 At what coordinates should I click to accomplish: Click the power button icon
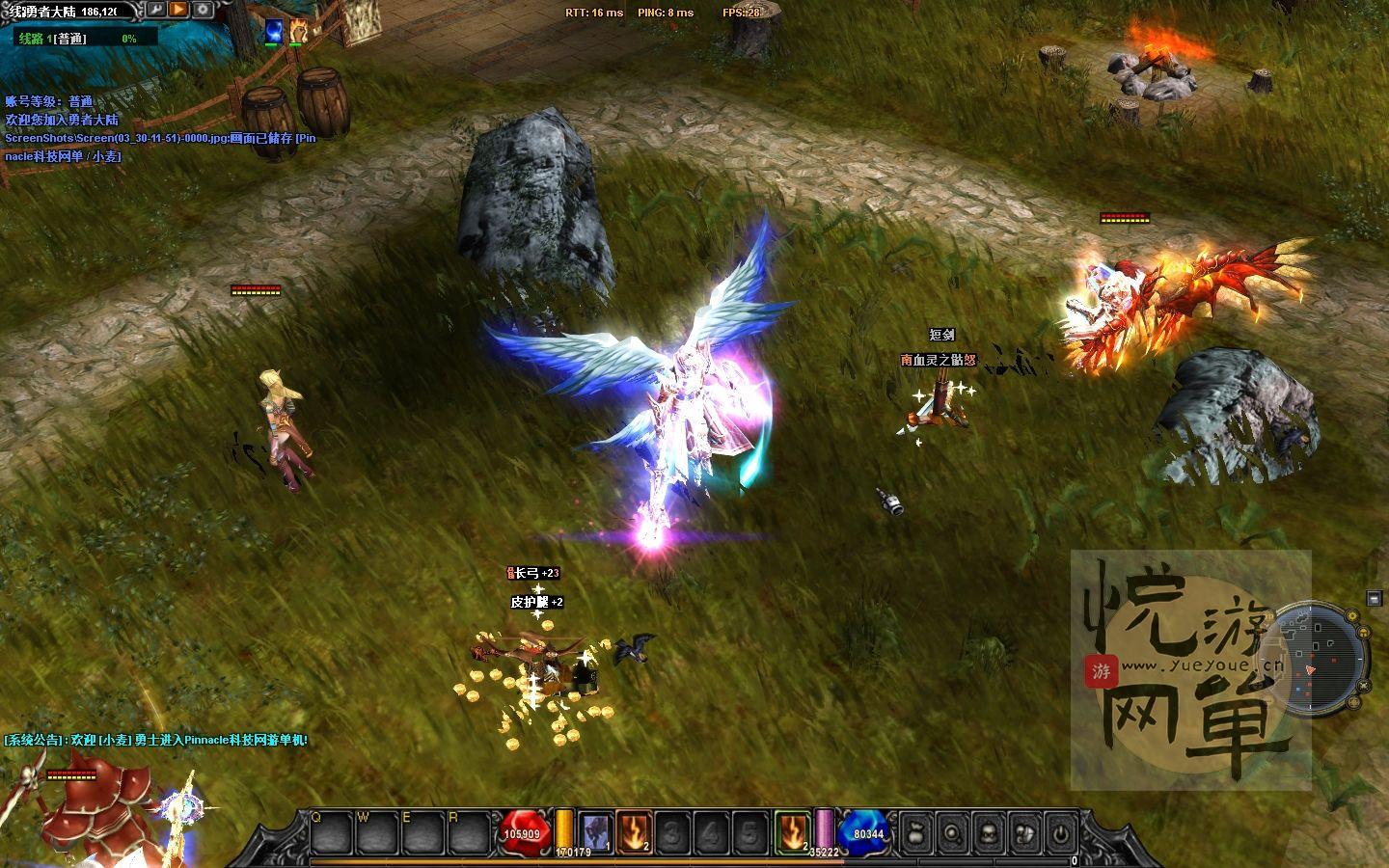point(1060,832)
